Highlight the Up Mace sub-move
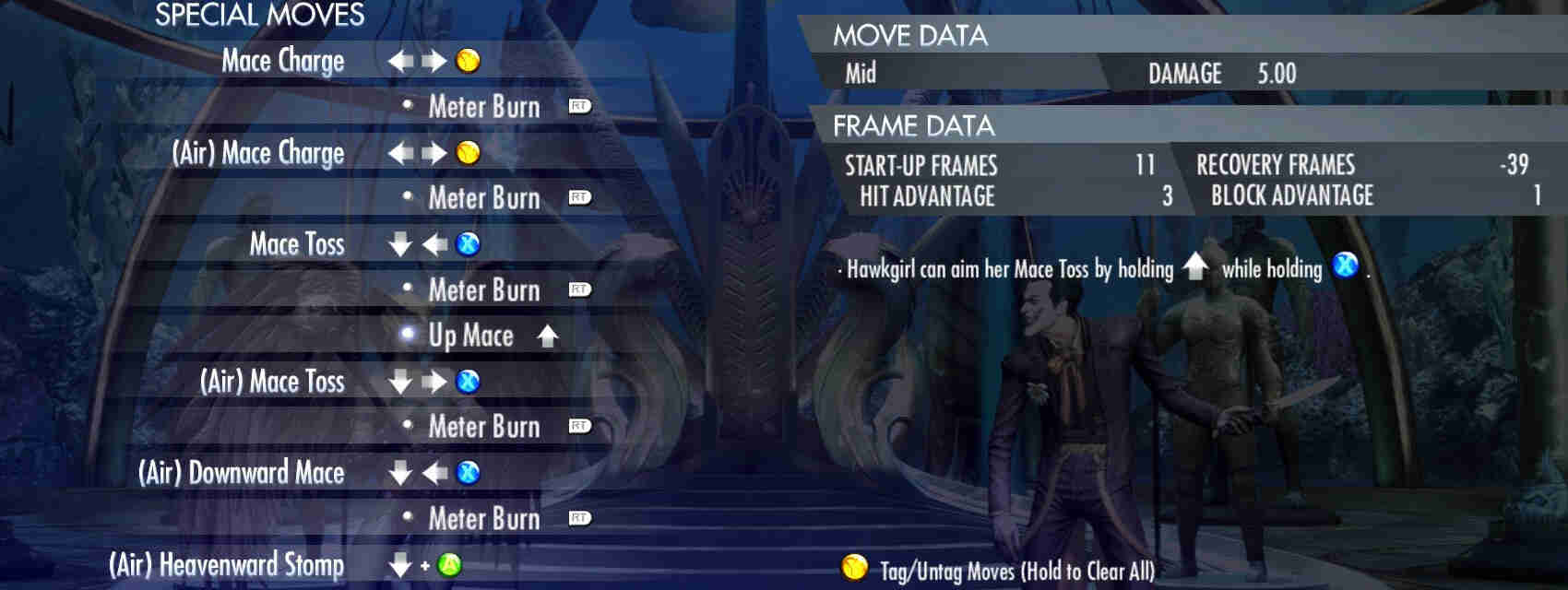This screenshot has height=590, width=1568. pos(470,336)
